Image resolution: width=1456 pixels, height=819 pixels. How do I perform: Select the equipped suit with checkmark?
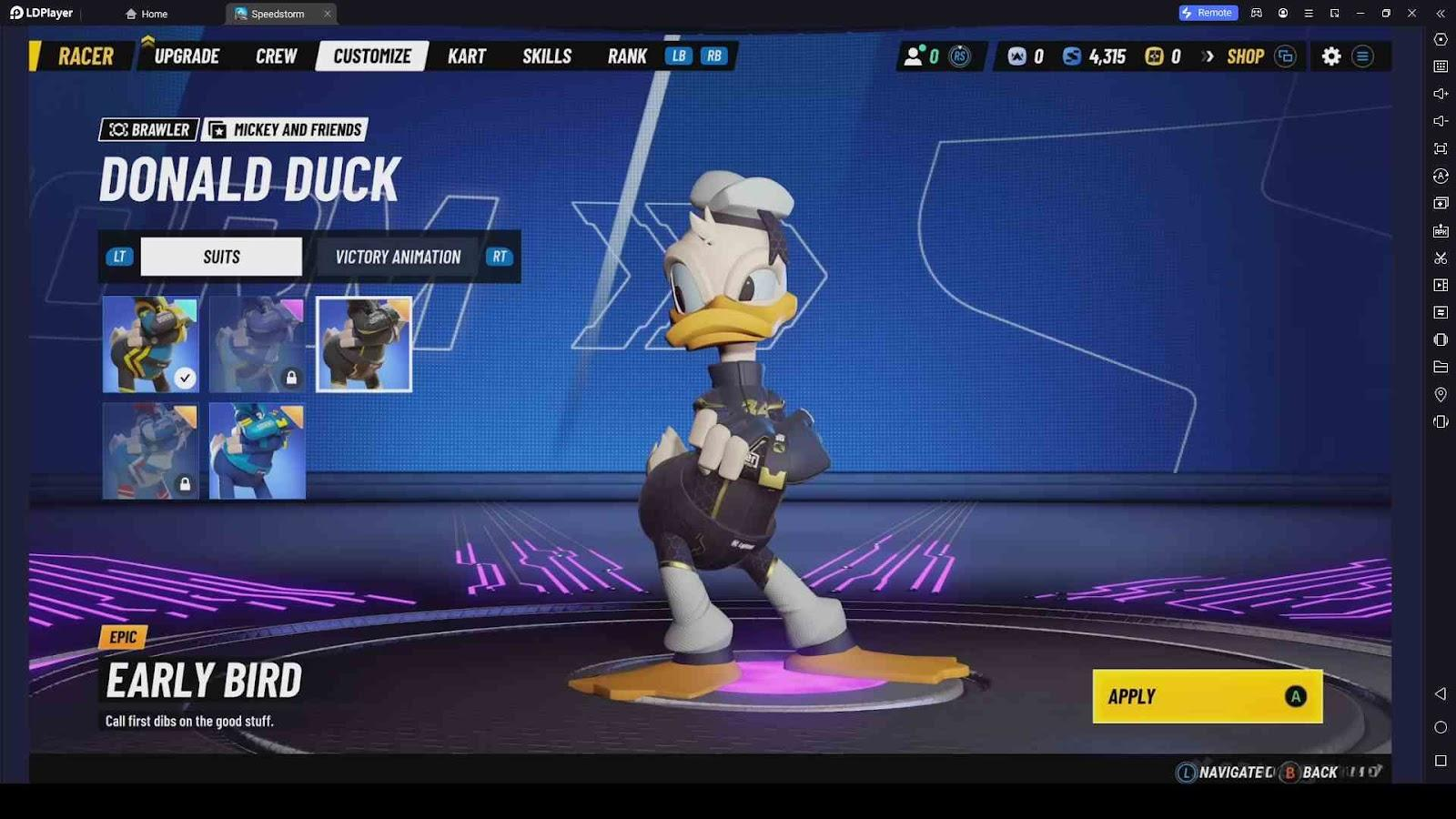point(150,344)
